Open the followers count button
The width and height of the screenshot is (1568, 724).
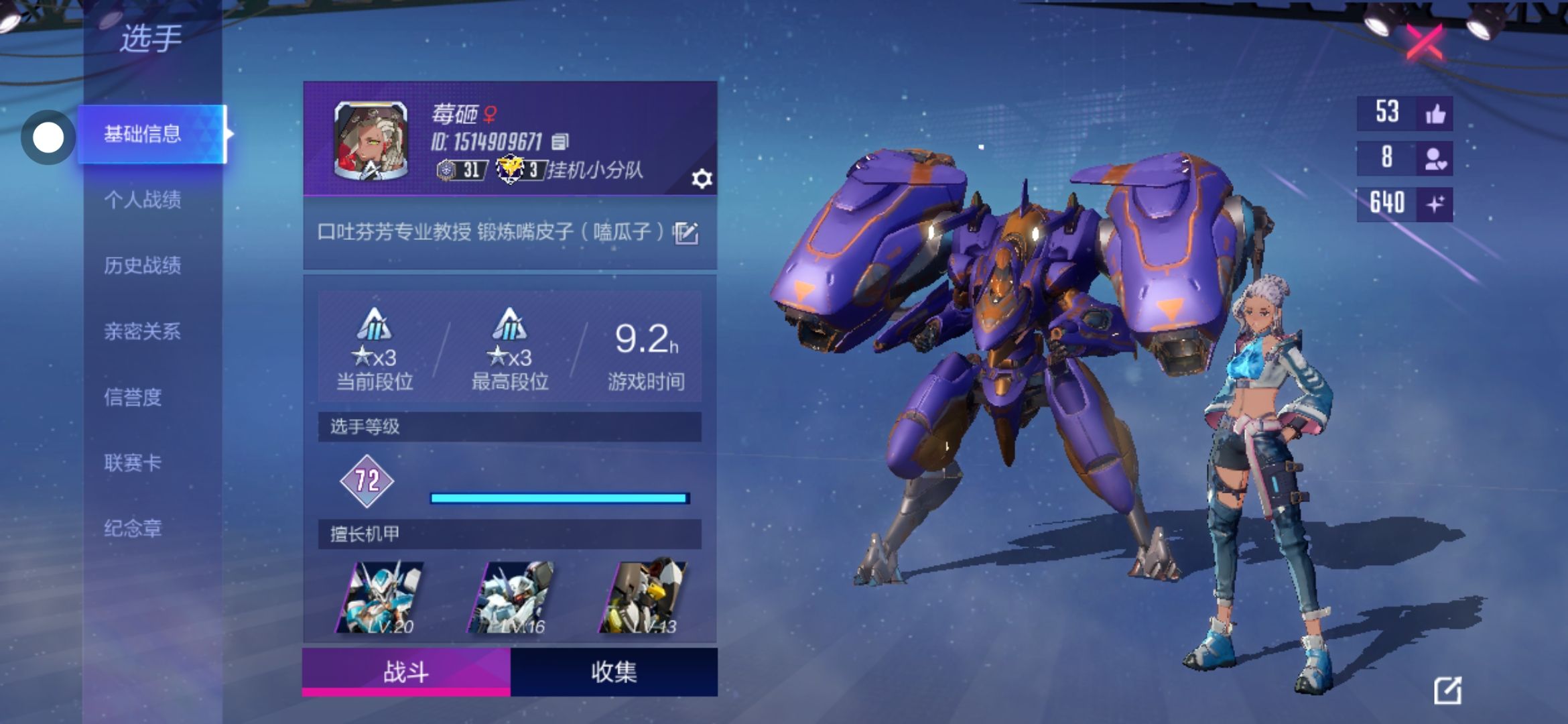click(1435, 159)
